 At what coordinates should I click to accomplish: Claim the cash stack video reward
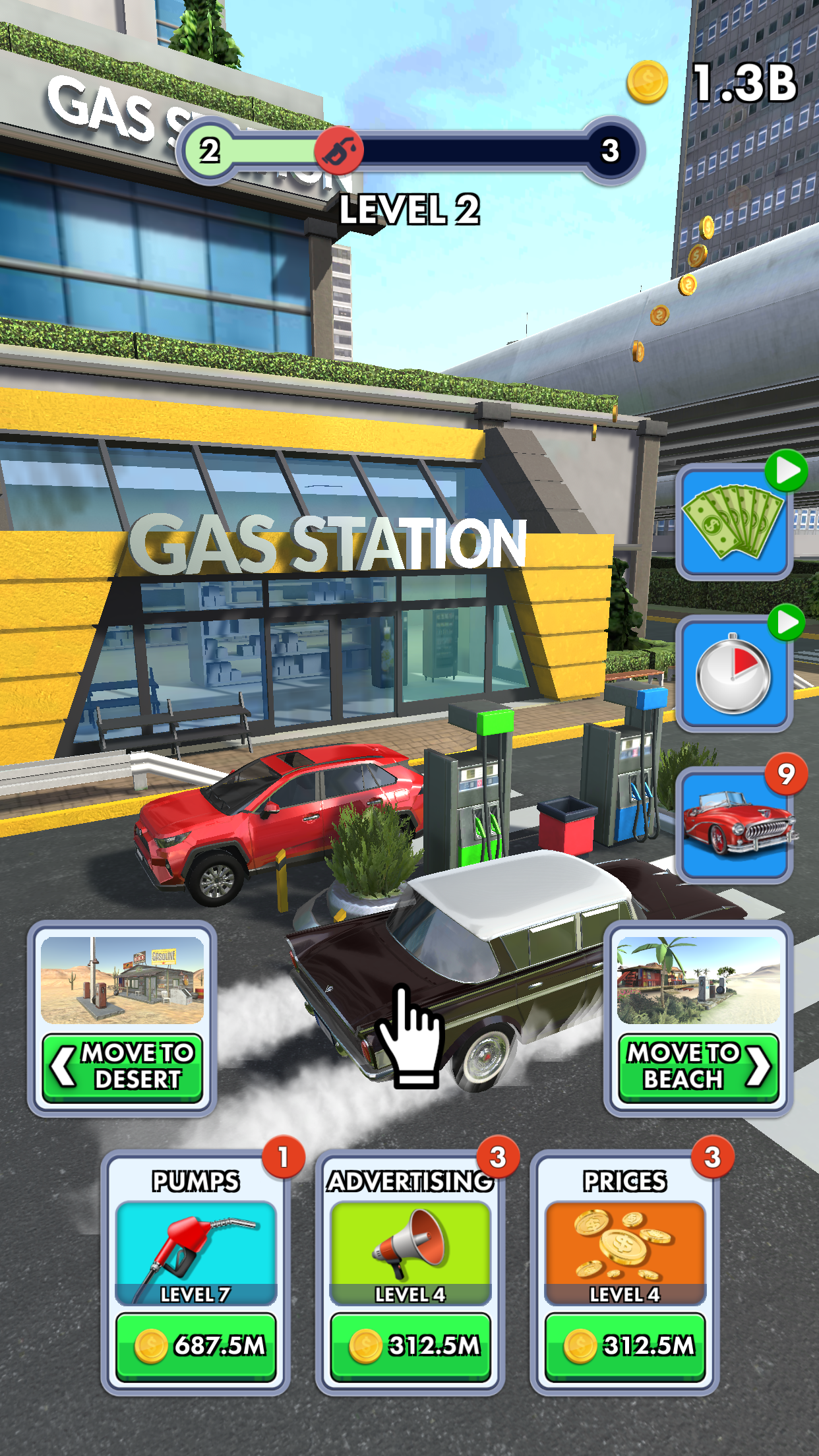[x=734, y=522]
